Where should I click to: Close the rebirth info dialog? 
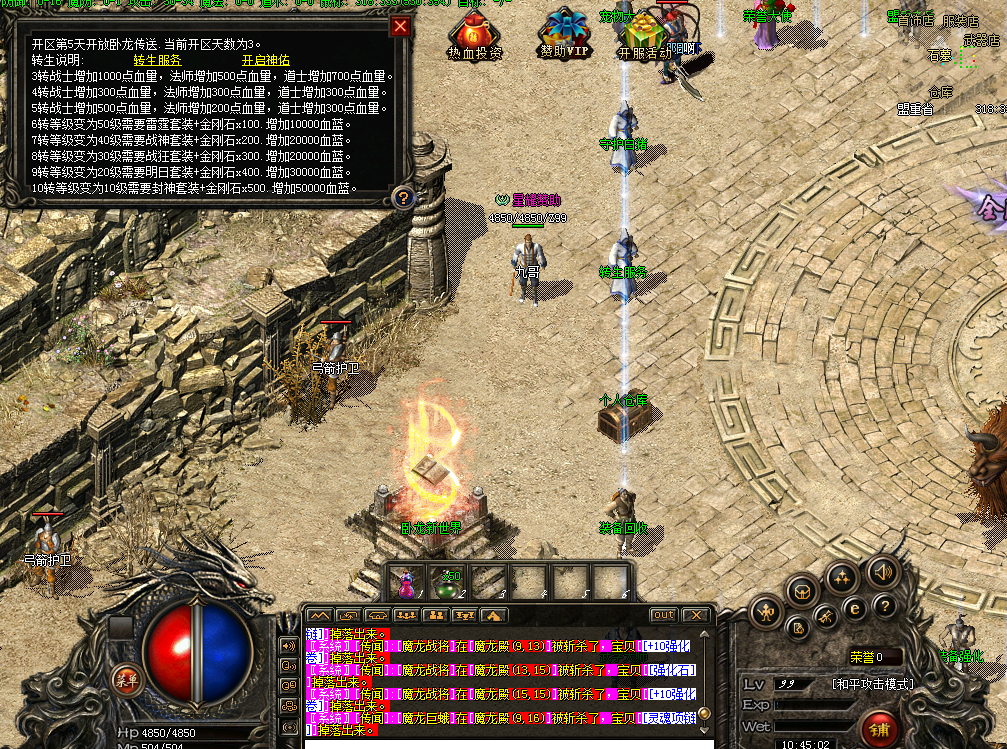(400, 26)
